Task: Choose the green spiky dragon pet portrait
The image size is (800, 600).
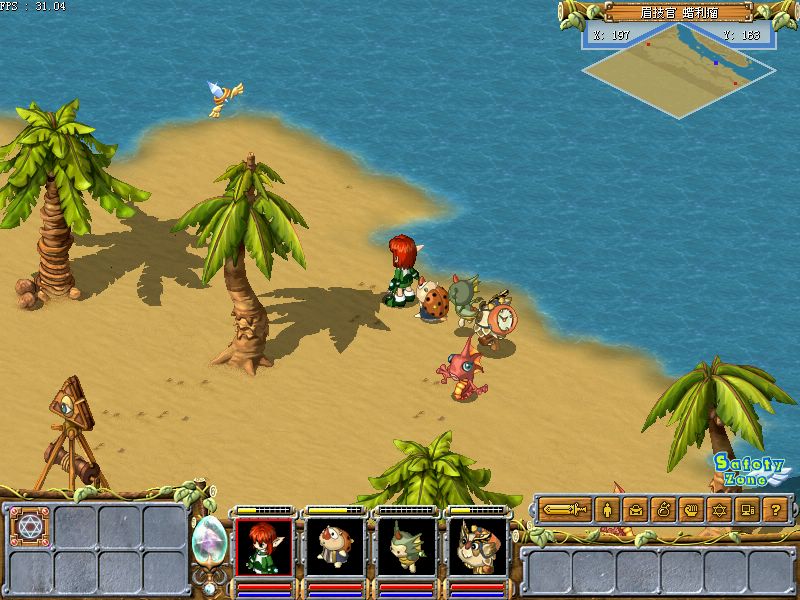Action: tap(405, 547)
